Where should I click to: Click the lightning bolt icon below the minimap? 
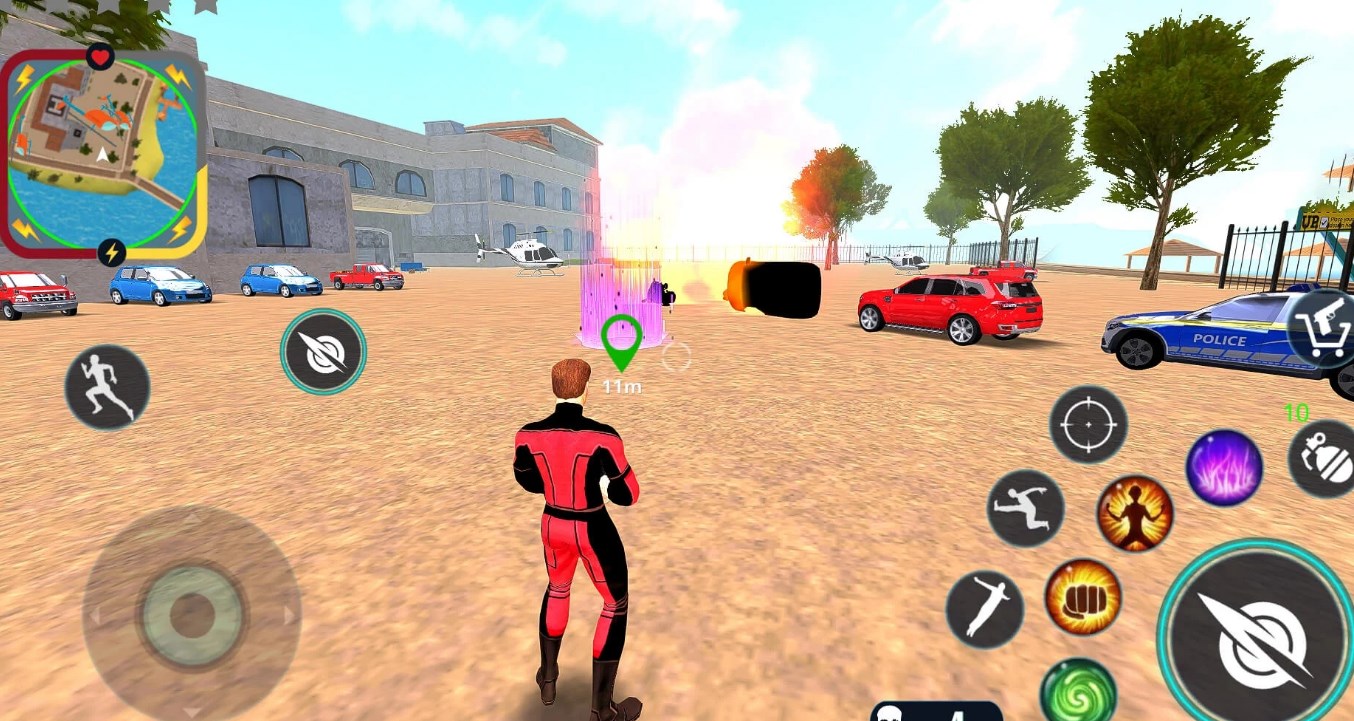pos(112,252)
